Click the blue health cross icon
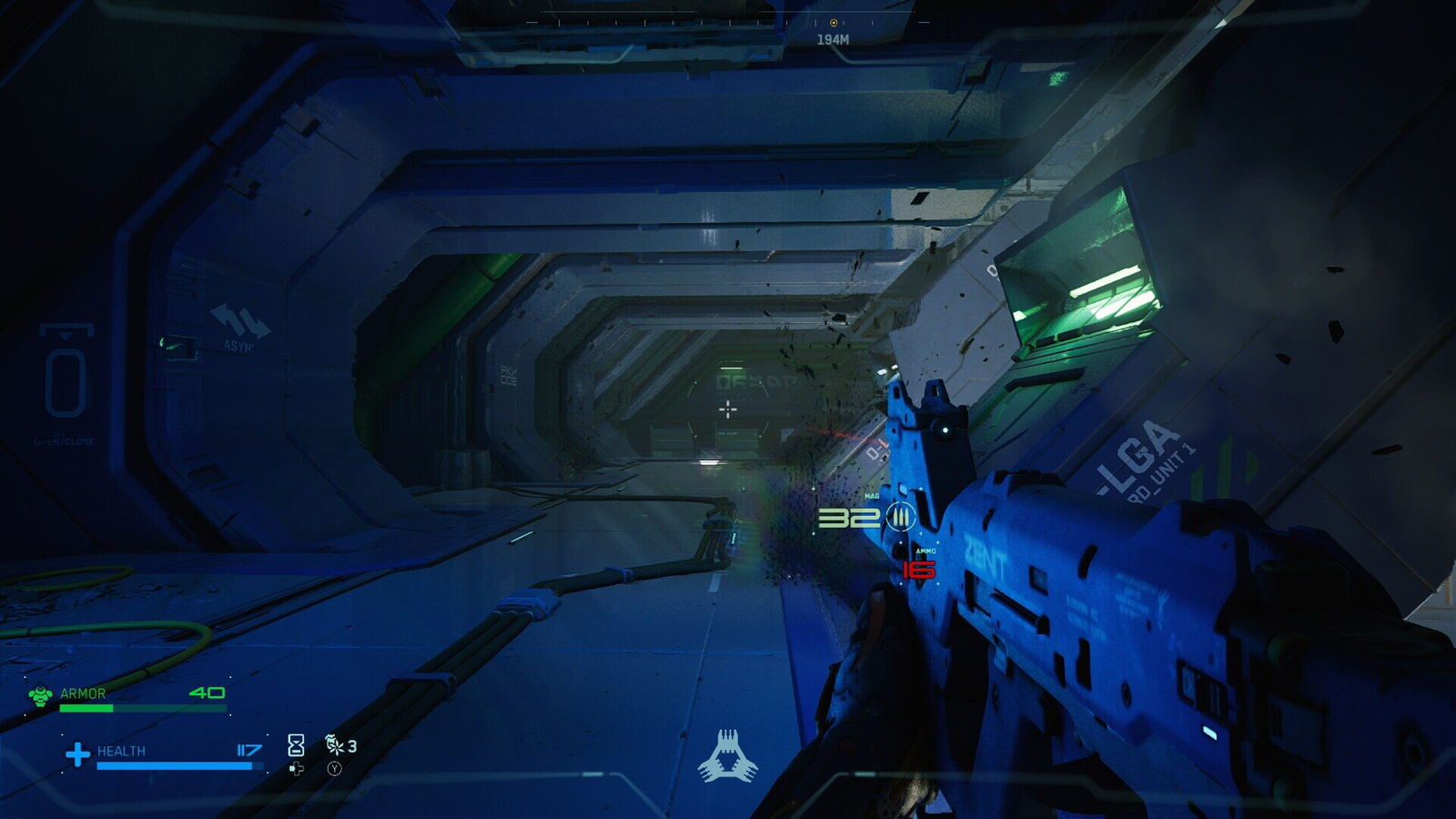 click(78, 754)
